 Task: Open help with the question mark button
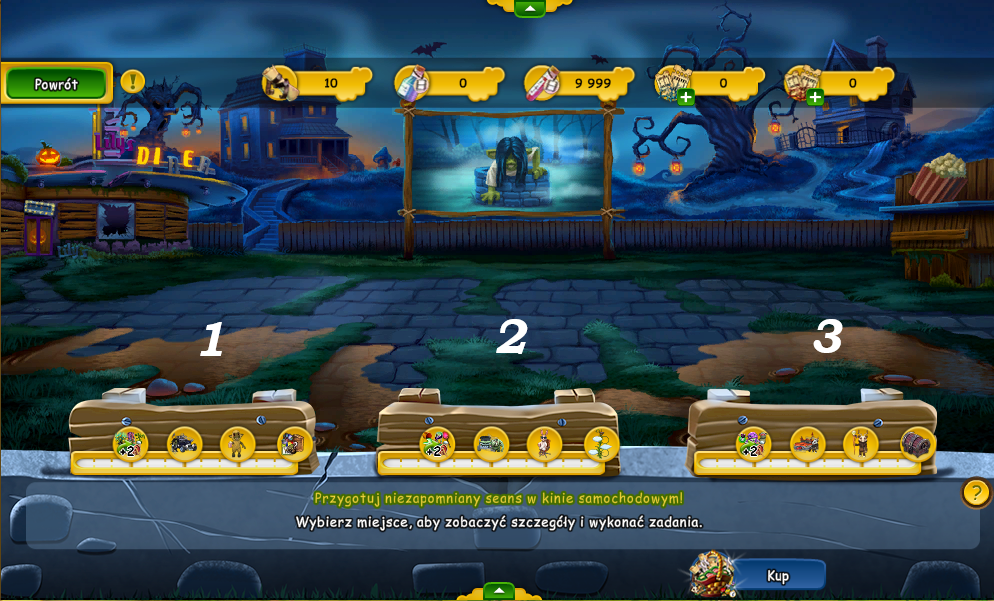(x=975, y=492)
